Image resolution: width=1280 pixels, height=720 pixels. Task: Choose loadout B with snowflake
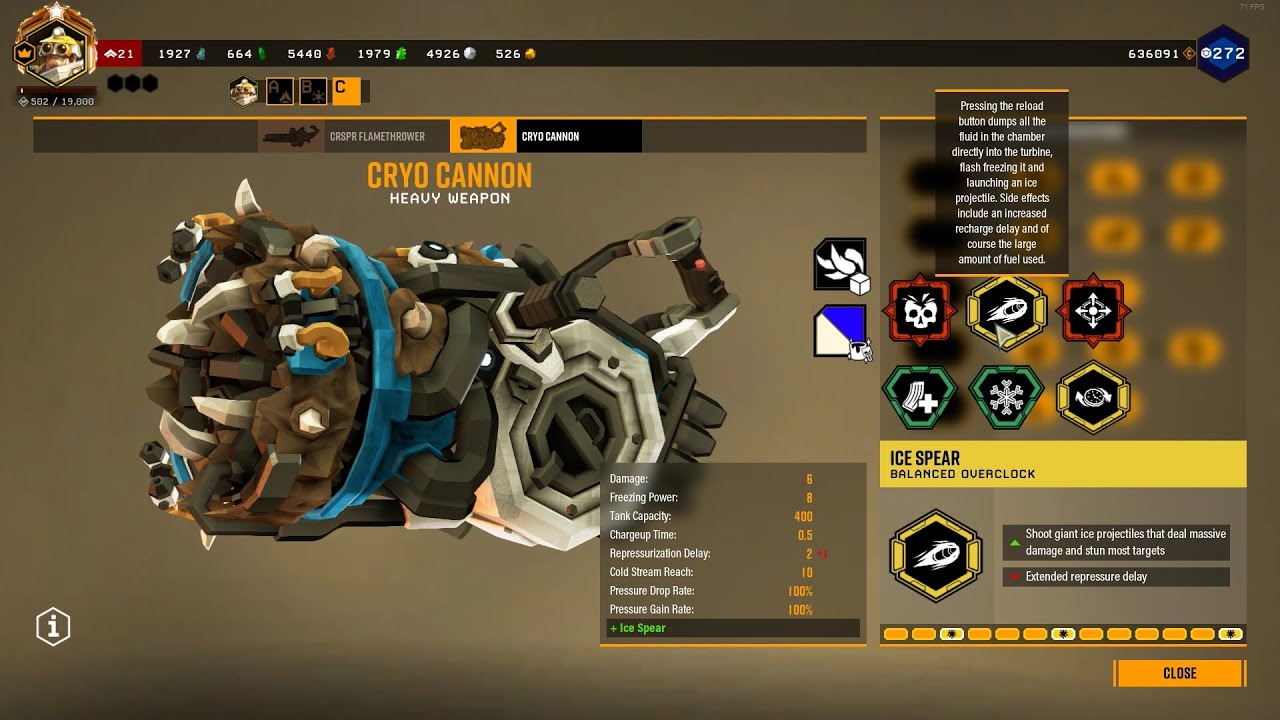pyautogui.click(x=311, y=91)
